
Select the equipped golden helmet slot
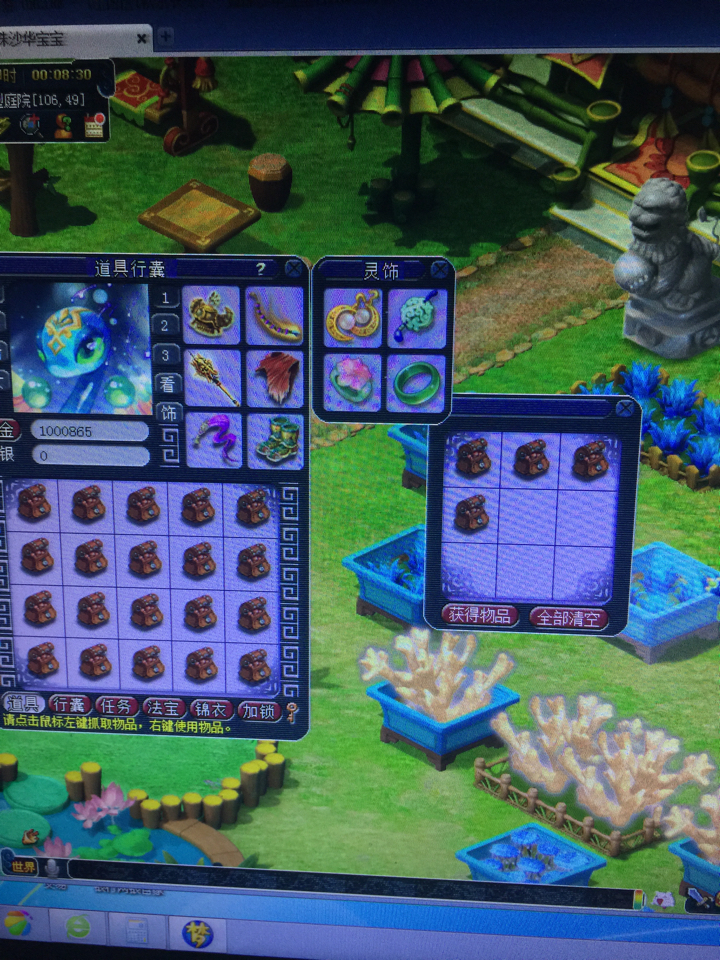point(212,314)
